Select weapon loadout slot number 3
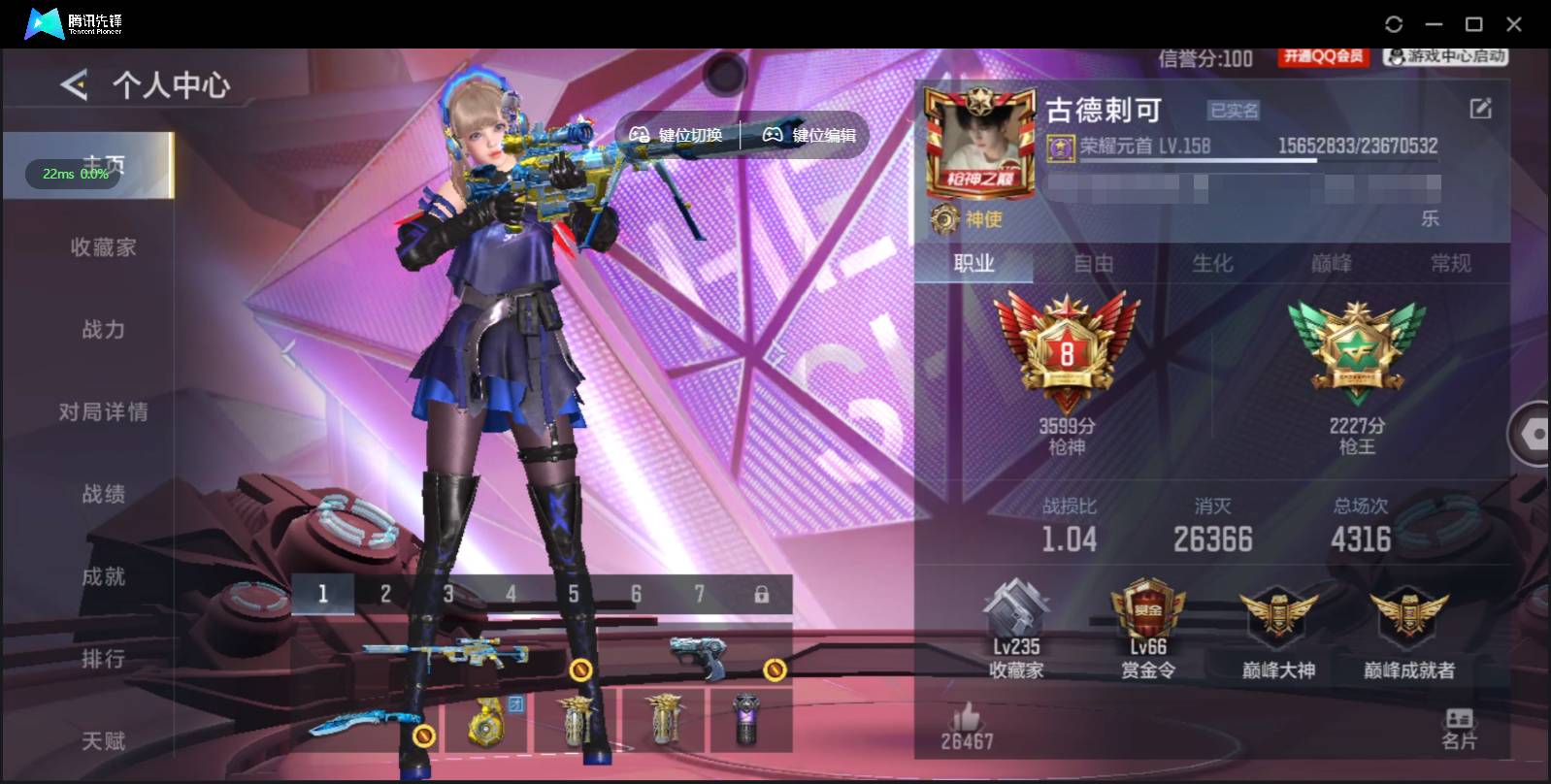The width and height of the screenshot is (1551, 784). coord(447,592)
